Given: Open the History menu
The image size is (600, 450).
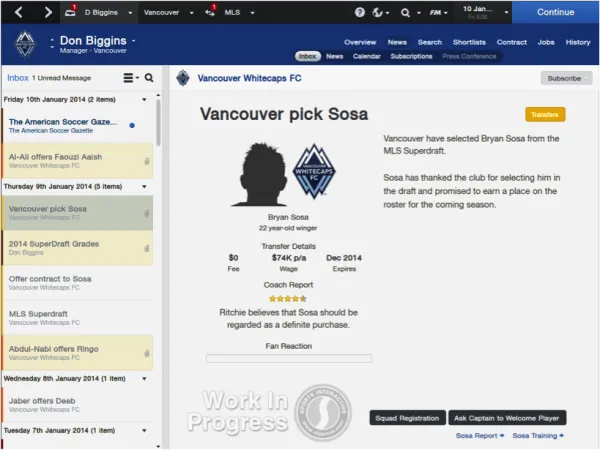Looking at the screenshot, I should pyautogui.click(x=578, y=42).
